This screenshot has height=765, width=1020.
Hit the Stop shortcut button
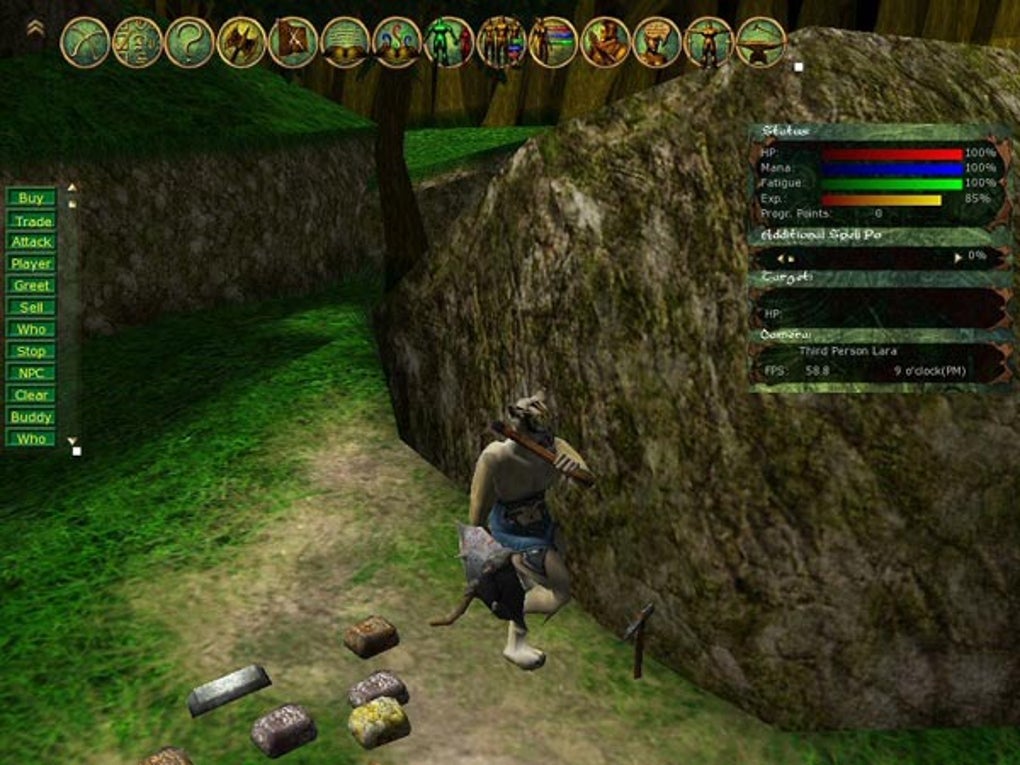[x=31, y=351]
